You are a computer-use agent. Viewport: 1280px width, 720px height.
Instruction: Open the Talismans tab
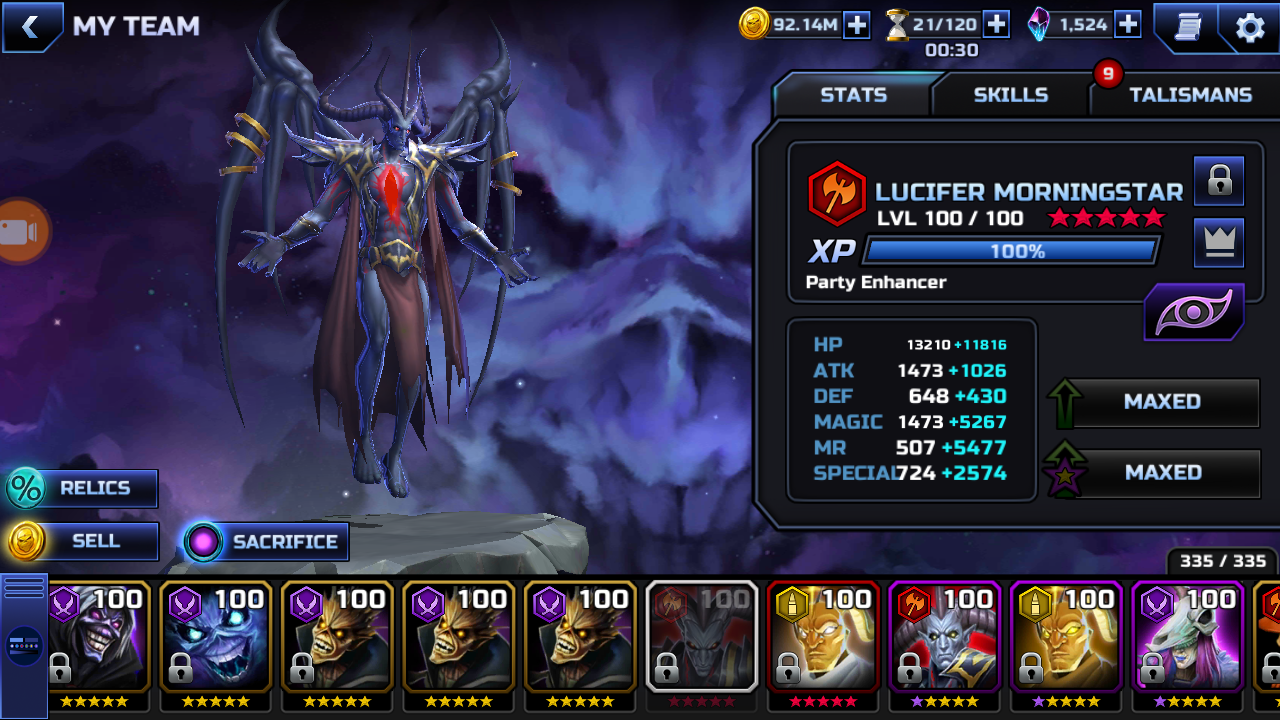click(x=1190, y=95)
